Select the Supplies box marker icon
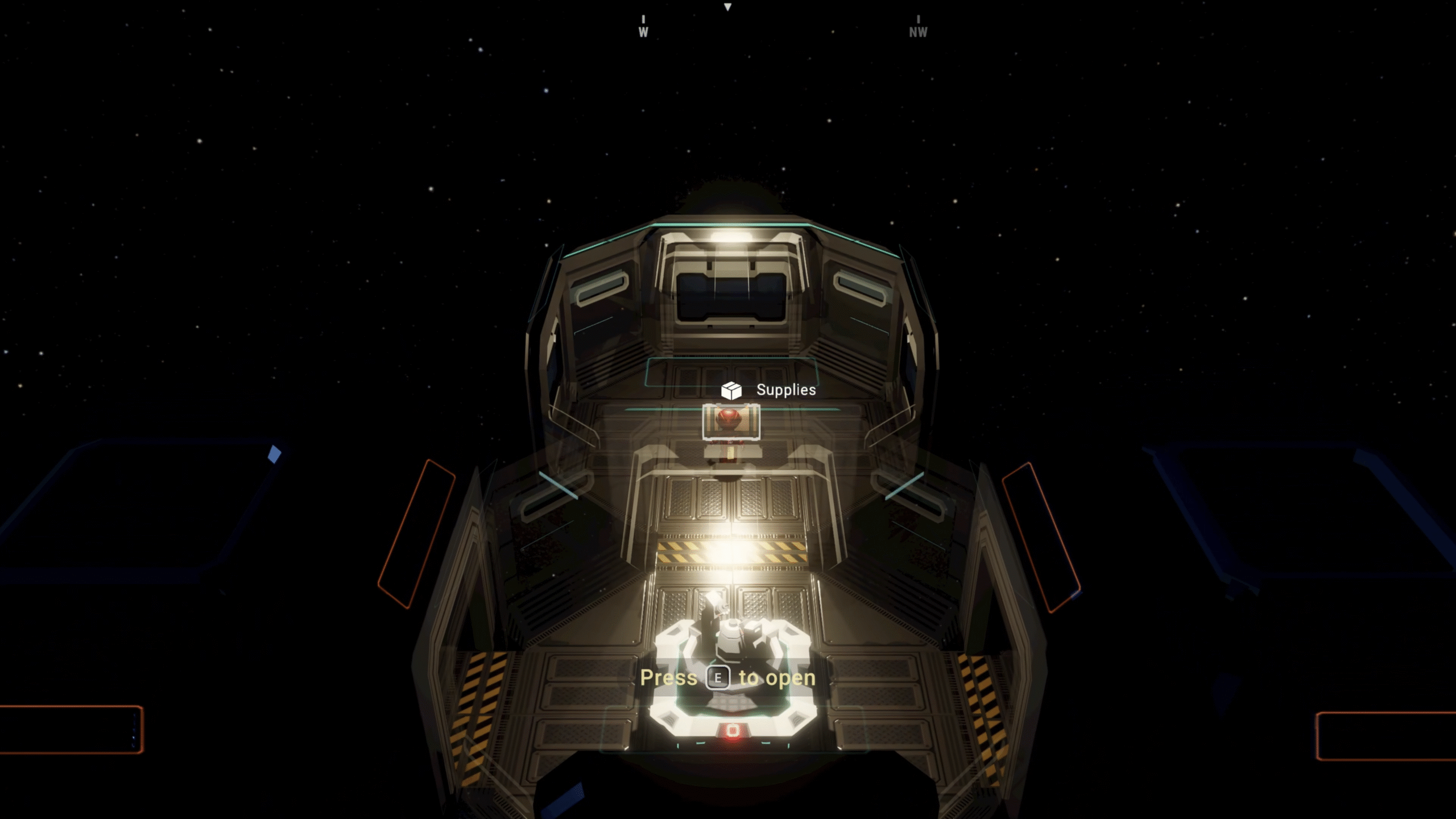The height and width of the screenshot is (819, 1456). tap(731, 390)
